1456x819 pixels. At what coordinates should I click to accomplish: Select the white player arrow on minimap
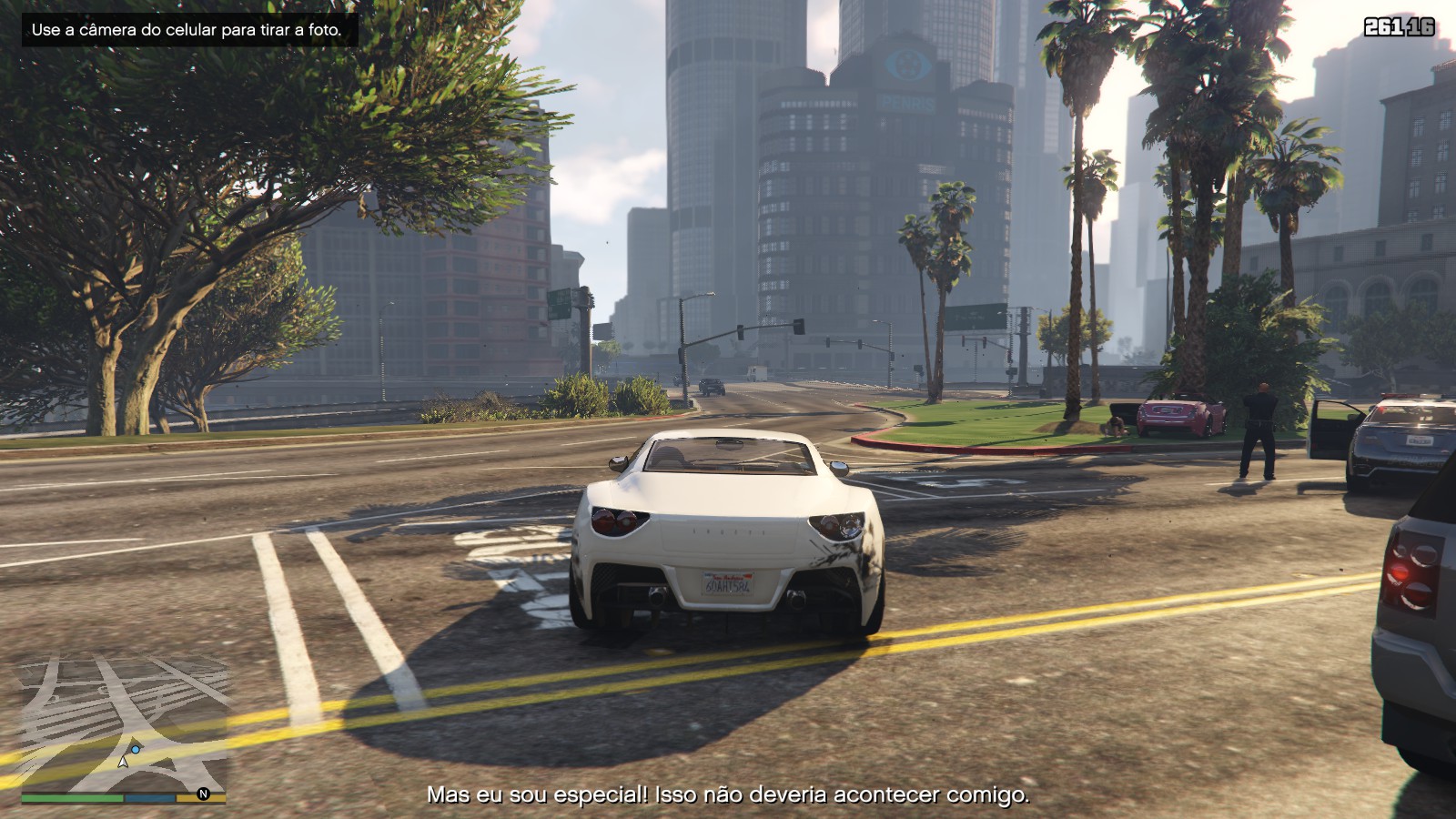pos(123,762)
